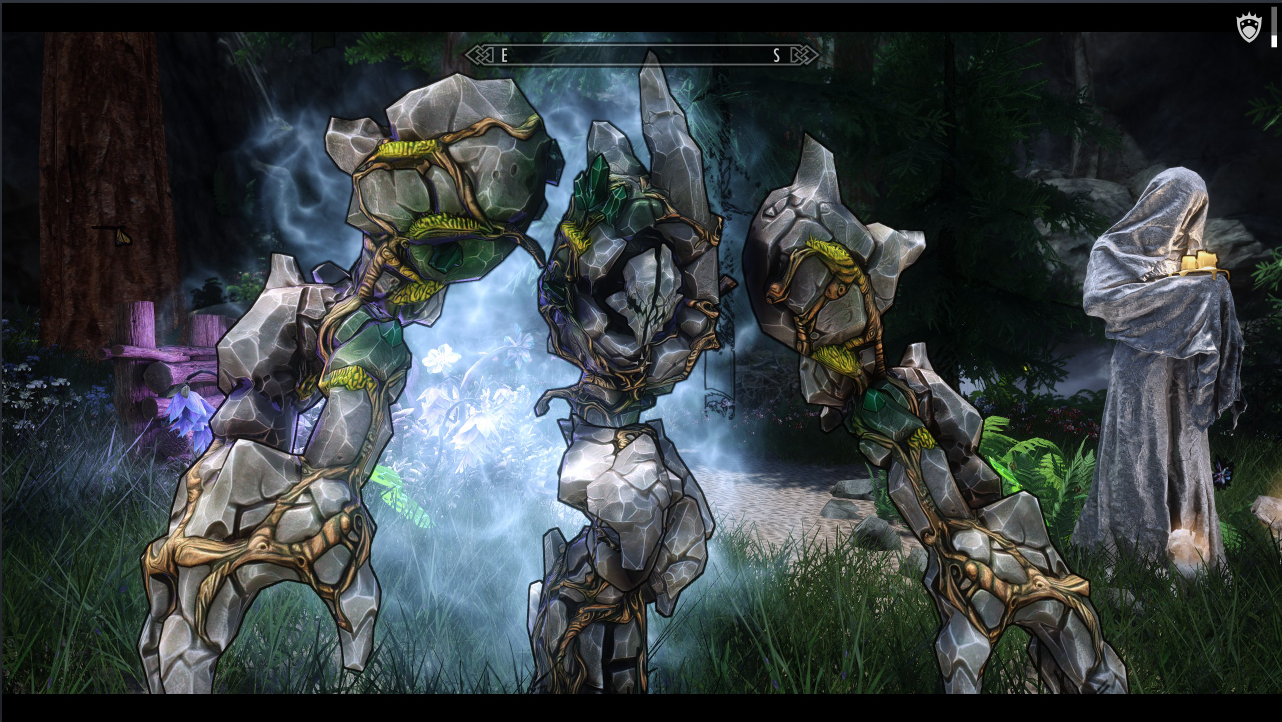1282x722 pixels.
Task: Click the East marker on the compass
Action: 504,57
